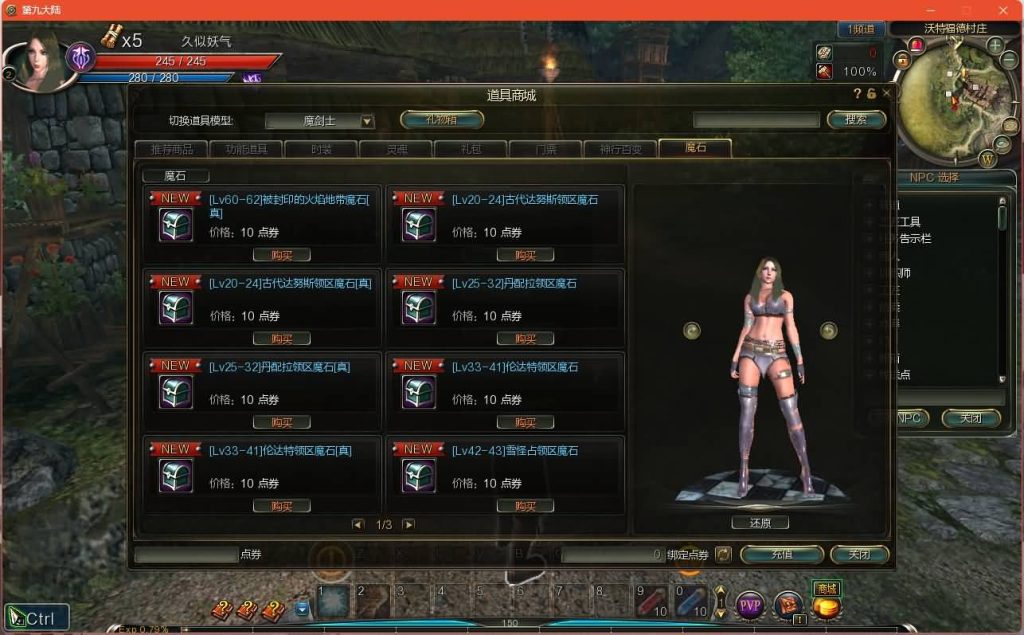The height and width of the screenshot is (635, 1024).
Task: Open the 魔剑士 item model dropdown
Action: pyautogui.click(x=366, y=121)
